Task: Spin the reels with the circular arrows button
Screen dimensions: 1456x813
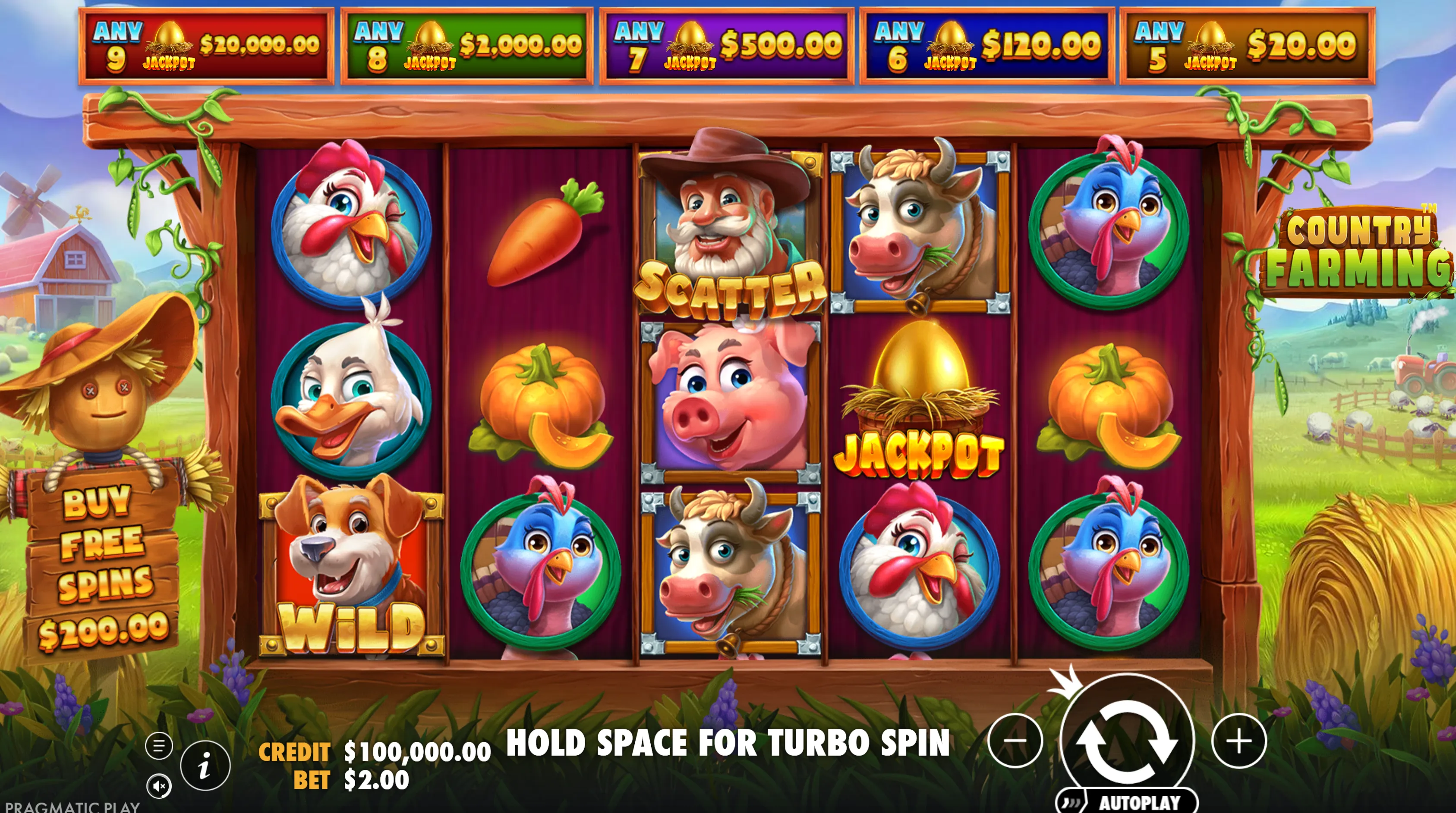Action: (1126, 741)
